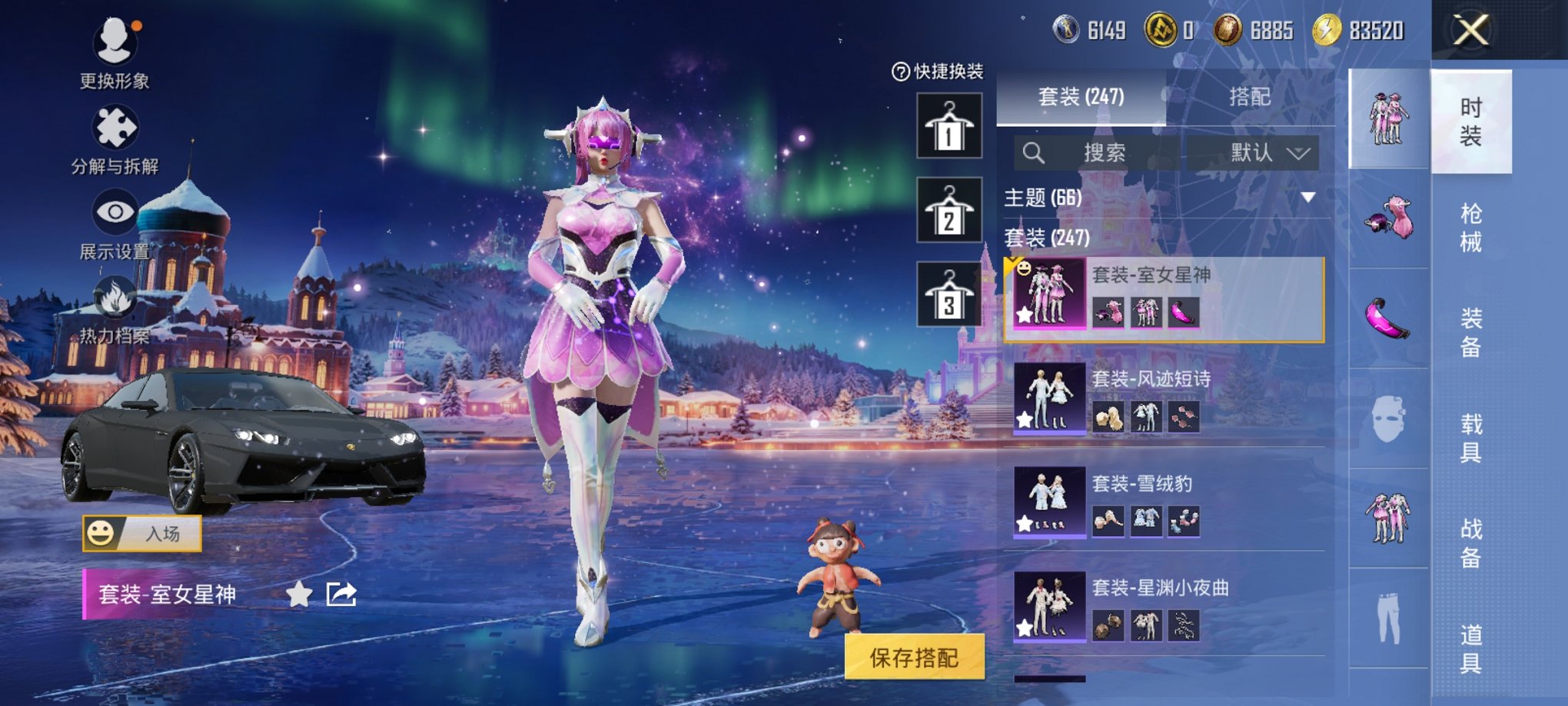Click the search magnifier icon
This screenshot has height=706, width=1568.
[x=1034, y=152]
